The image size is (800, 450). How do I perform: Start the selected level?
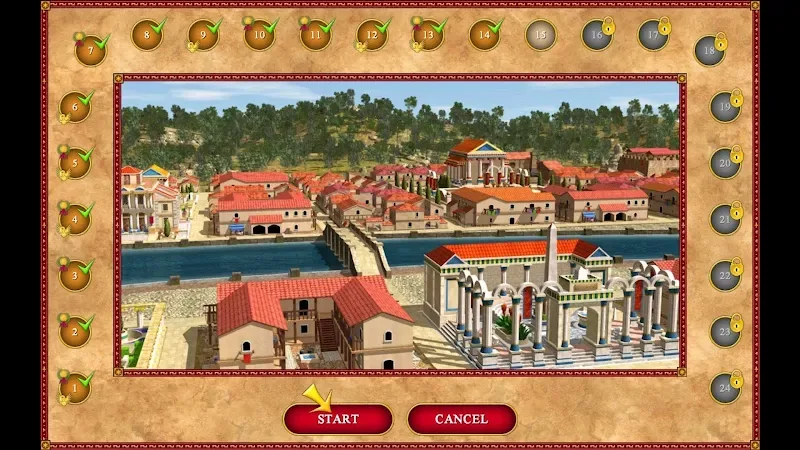coord(337,419)
